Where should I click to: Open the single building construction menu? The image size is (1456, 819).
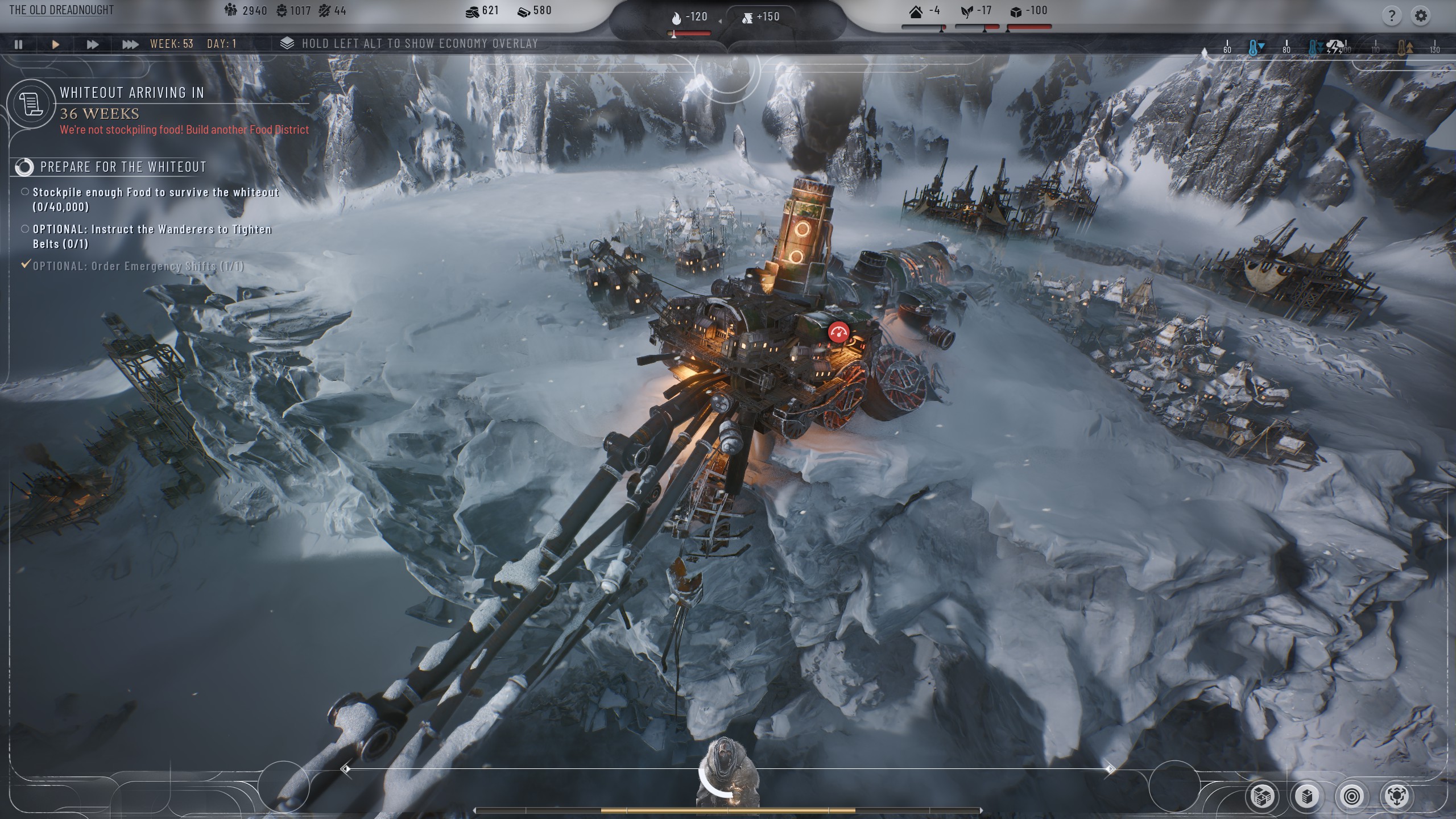coord(1306,796)
